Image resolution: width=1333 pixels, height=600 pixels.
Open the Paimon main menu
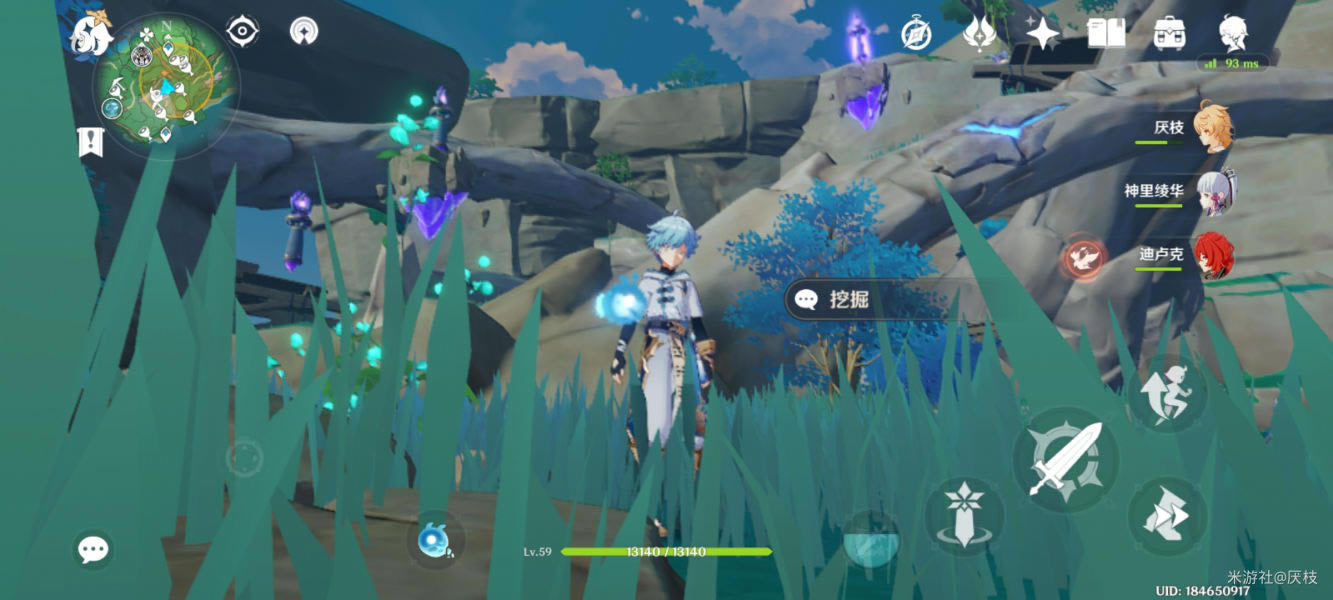coord(91,33)
